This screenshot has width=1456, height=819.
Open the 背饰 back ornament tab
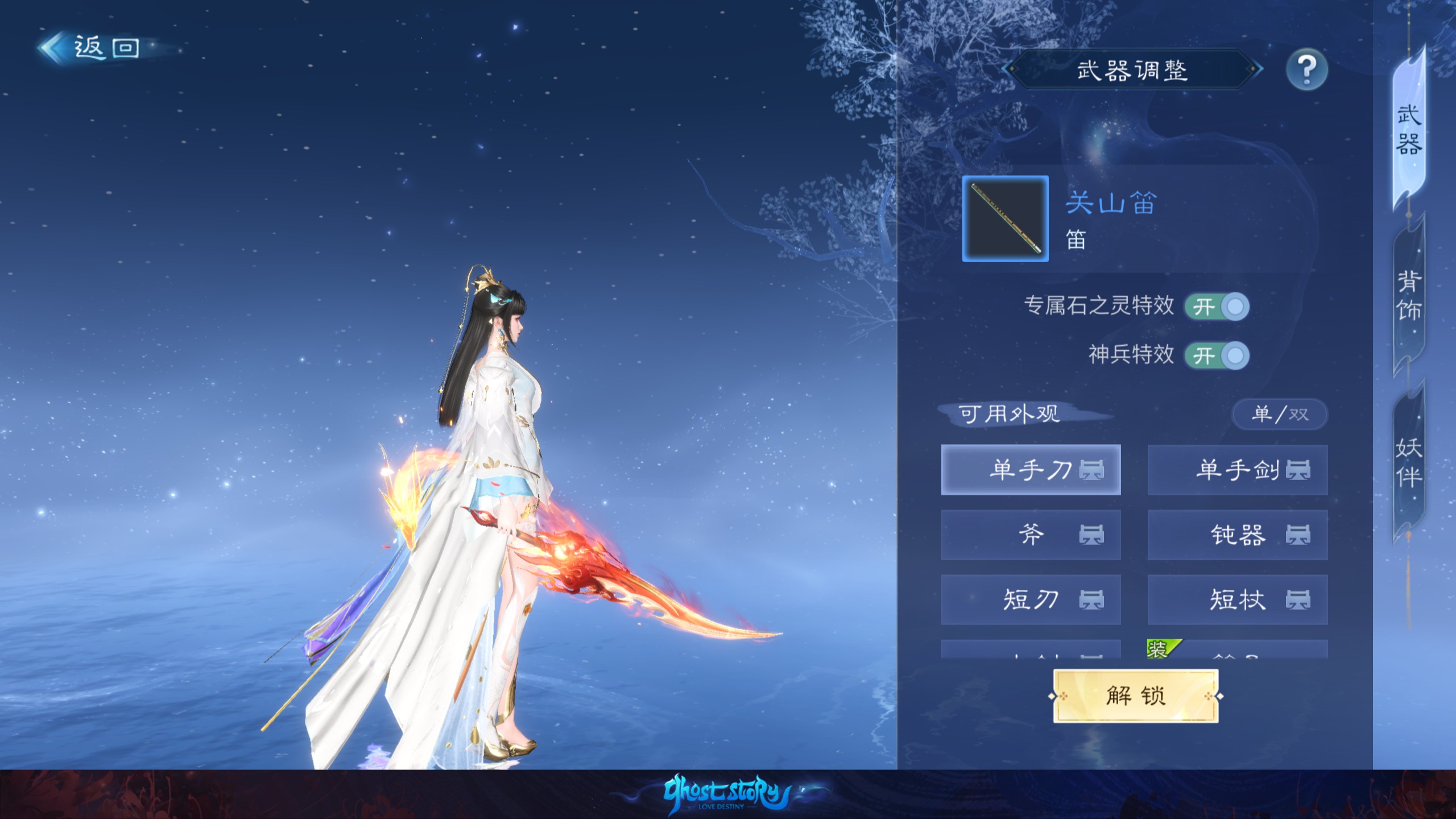(x=1409, y=296)
